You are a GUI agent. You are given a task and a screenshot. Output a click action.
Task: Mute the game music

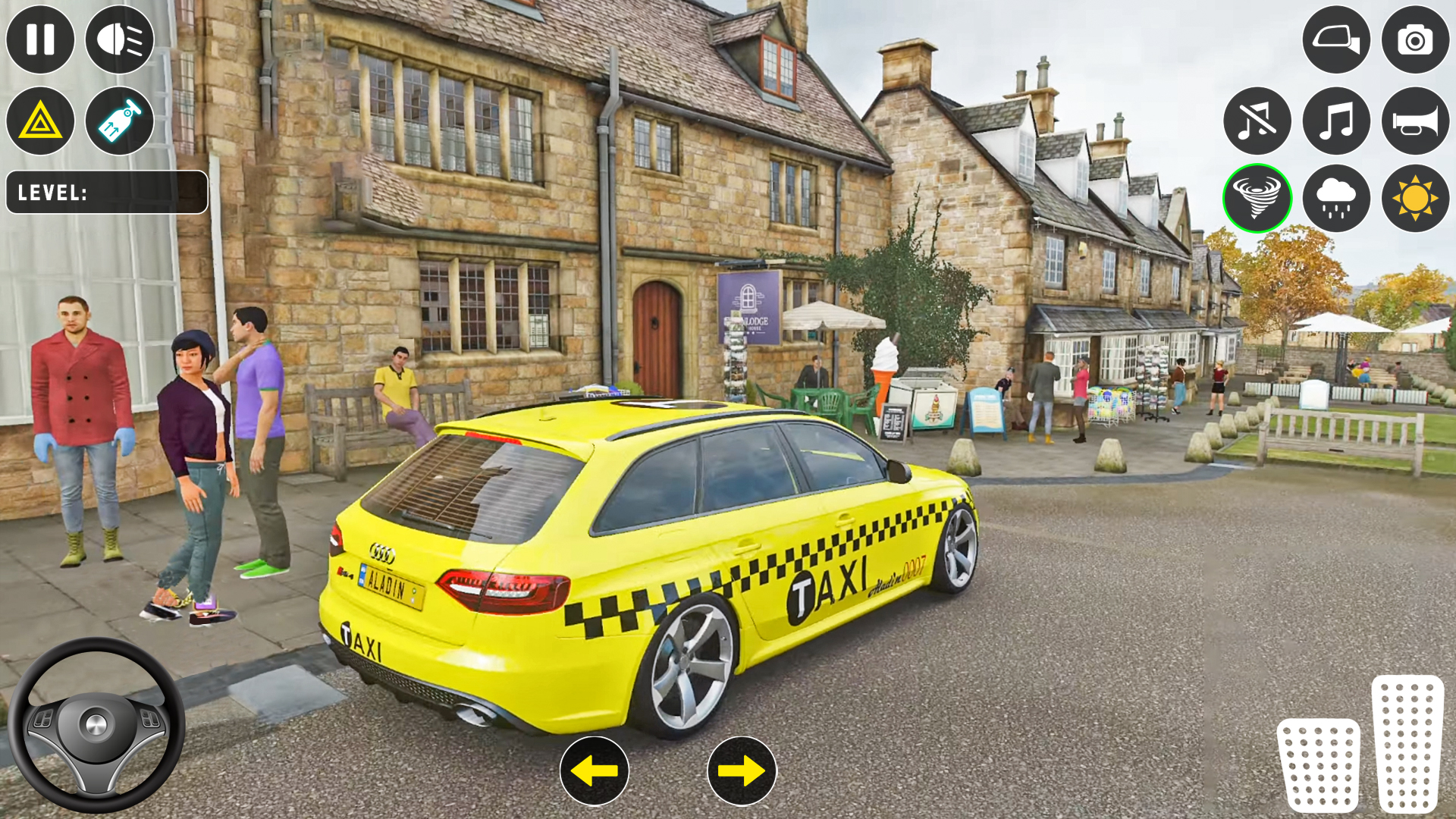1258,121
